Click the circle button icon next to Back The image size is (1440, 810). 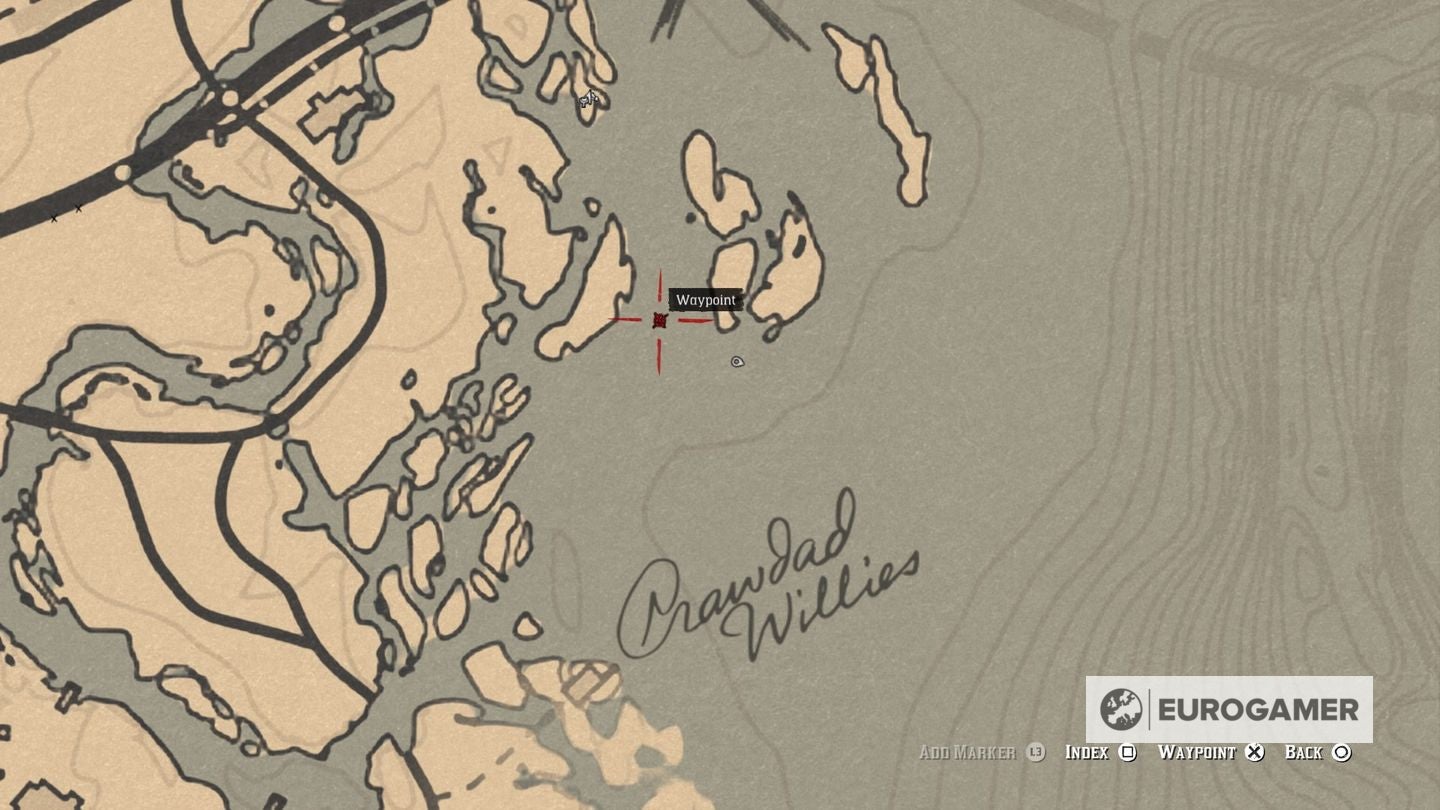[1343, 752]
